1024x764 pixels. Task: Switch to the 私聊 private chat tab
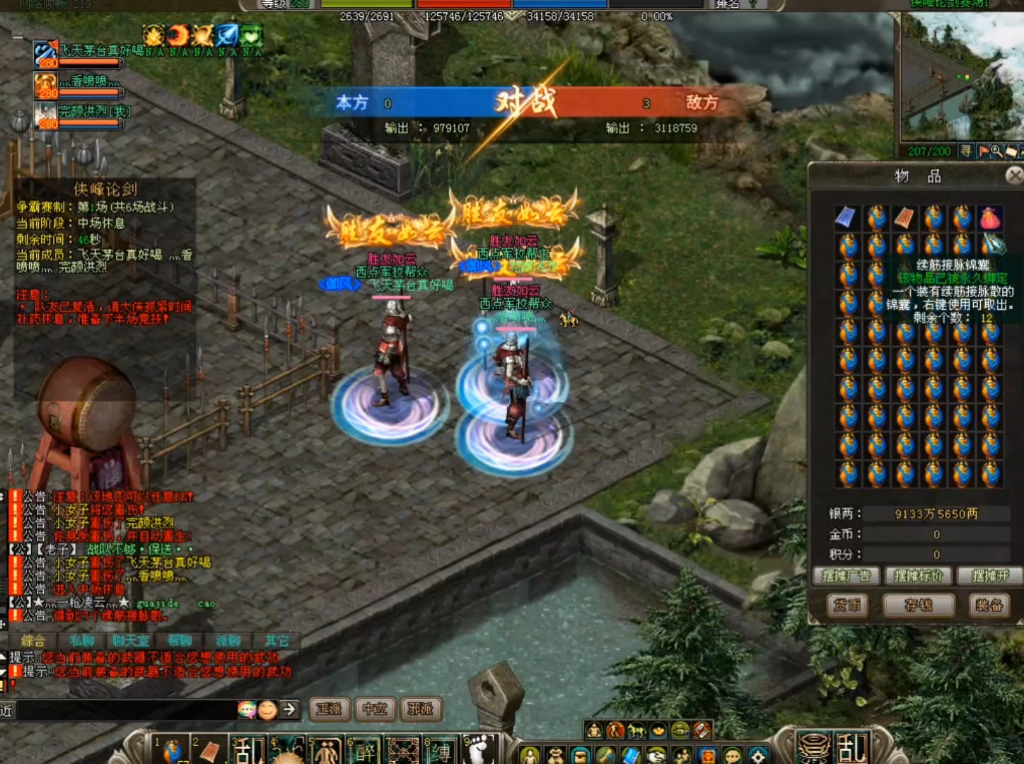tap(82, 640)
